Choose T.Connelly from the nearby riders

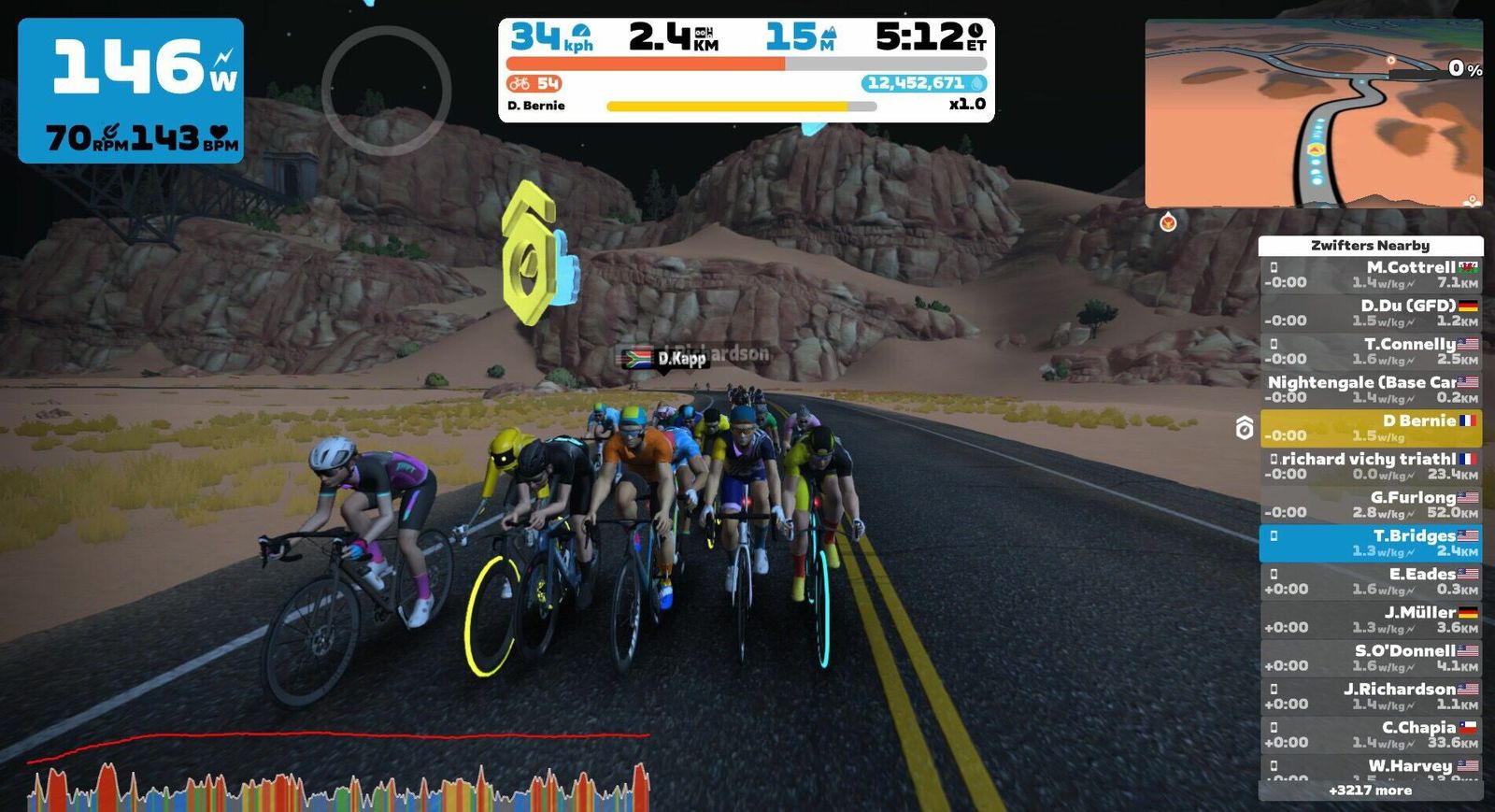1370,351
